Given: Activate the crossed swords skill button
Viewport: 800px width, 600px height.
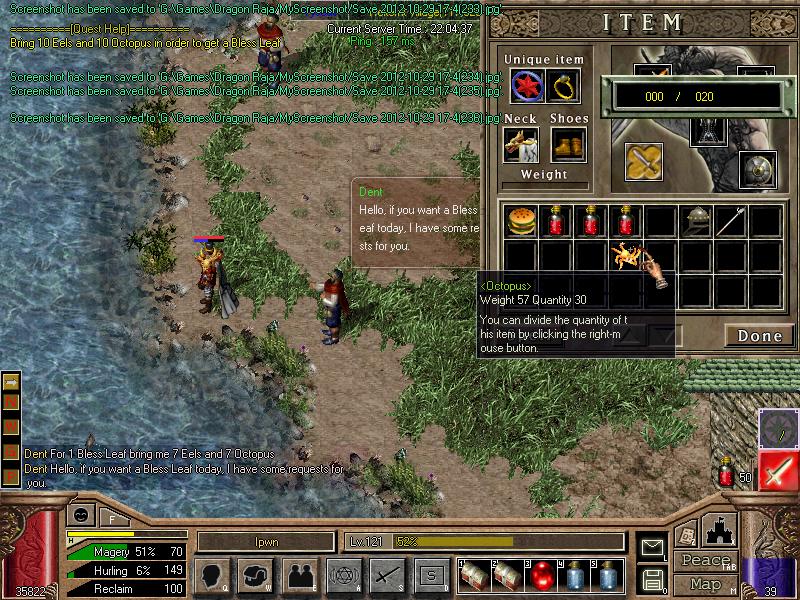Looking at the screenshot, I should click(x=386, y=575).
